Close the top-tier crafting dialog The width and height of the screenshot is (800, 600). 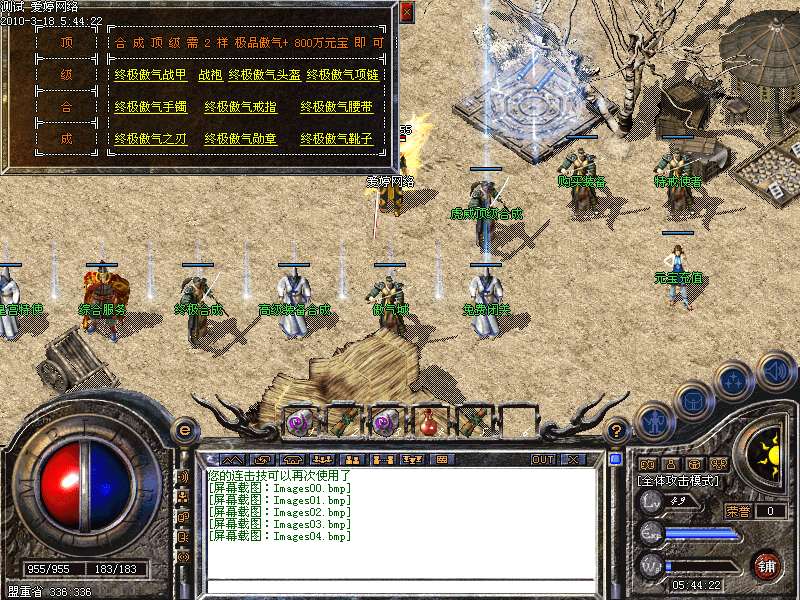(x=406, y=12)
